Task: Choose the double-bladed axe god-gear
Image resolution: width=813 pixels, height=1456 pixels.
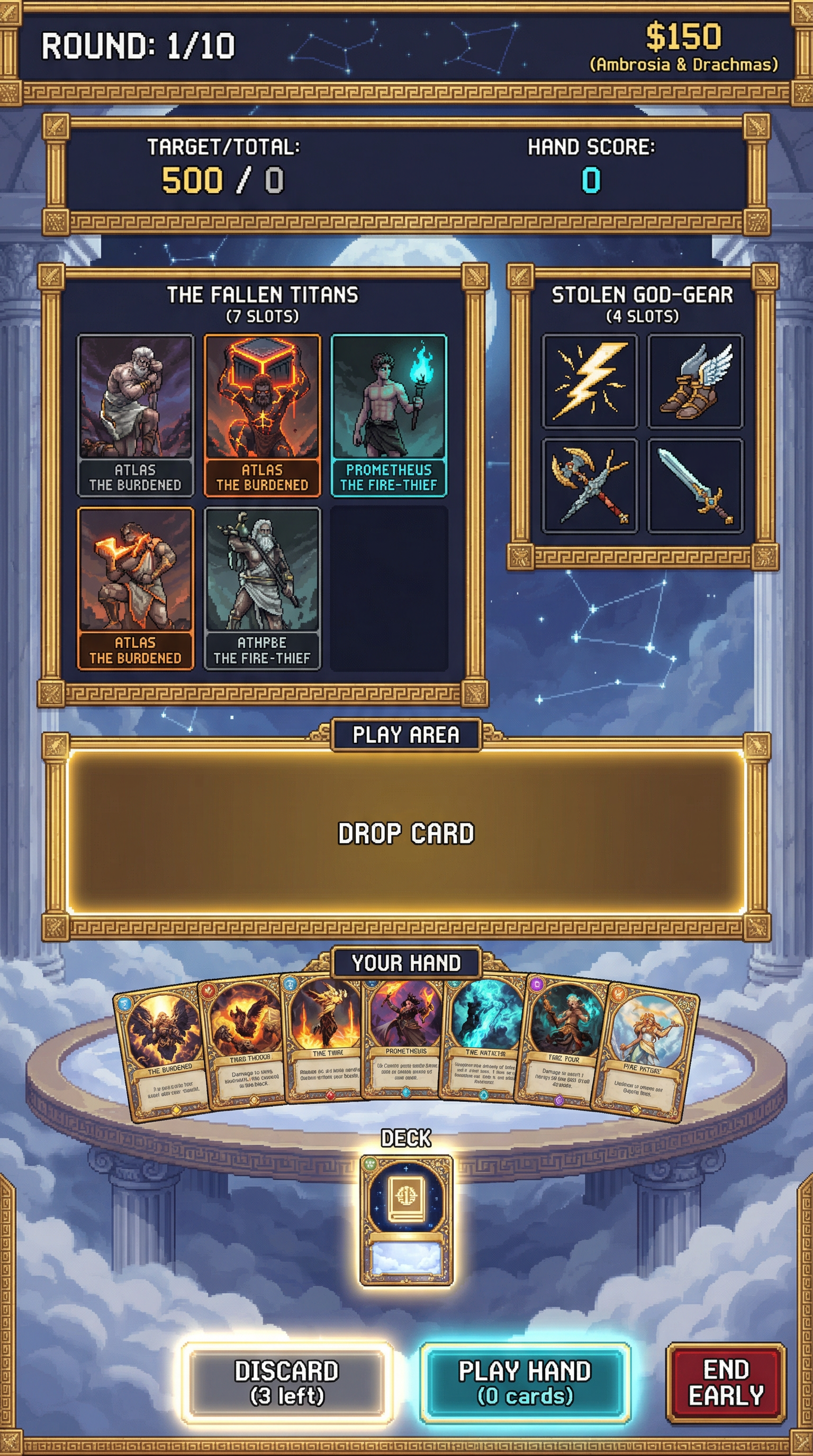Action: pos(590,486)
